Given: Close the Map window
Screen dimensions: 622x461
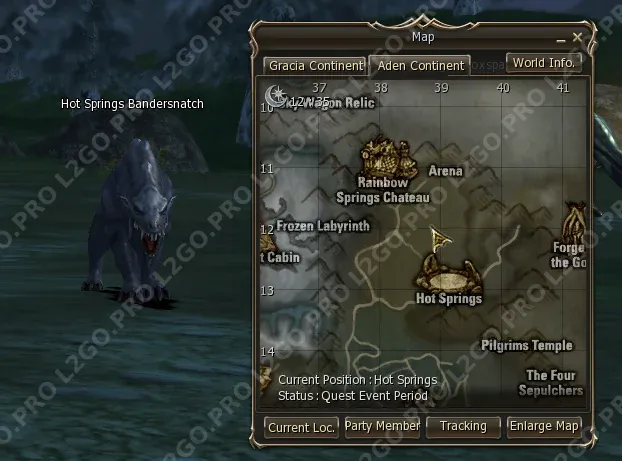Looking at the screenshot, I should coord(577,37).
